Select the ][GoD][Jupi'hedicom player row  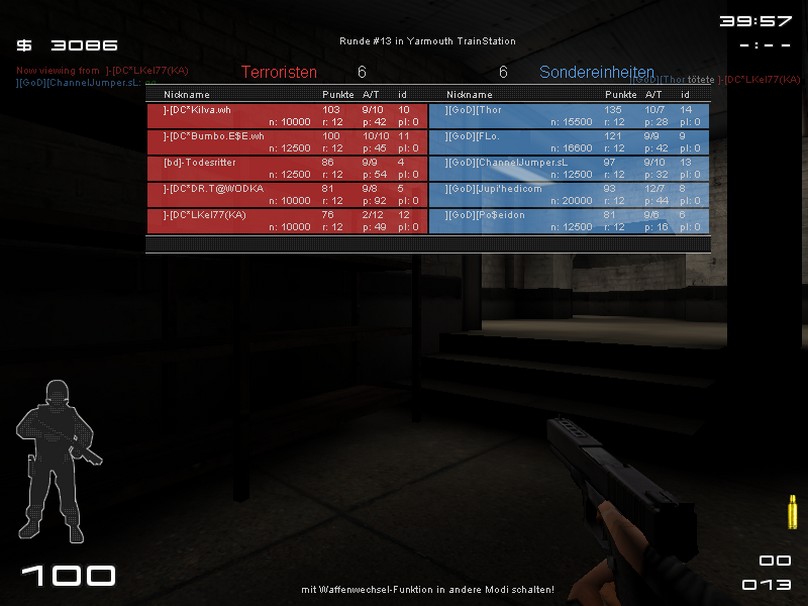[569, 193]
